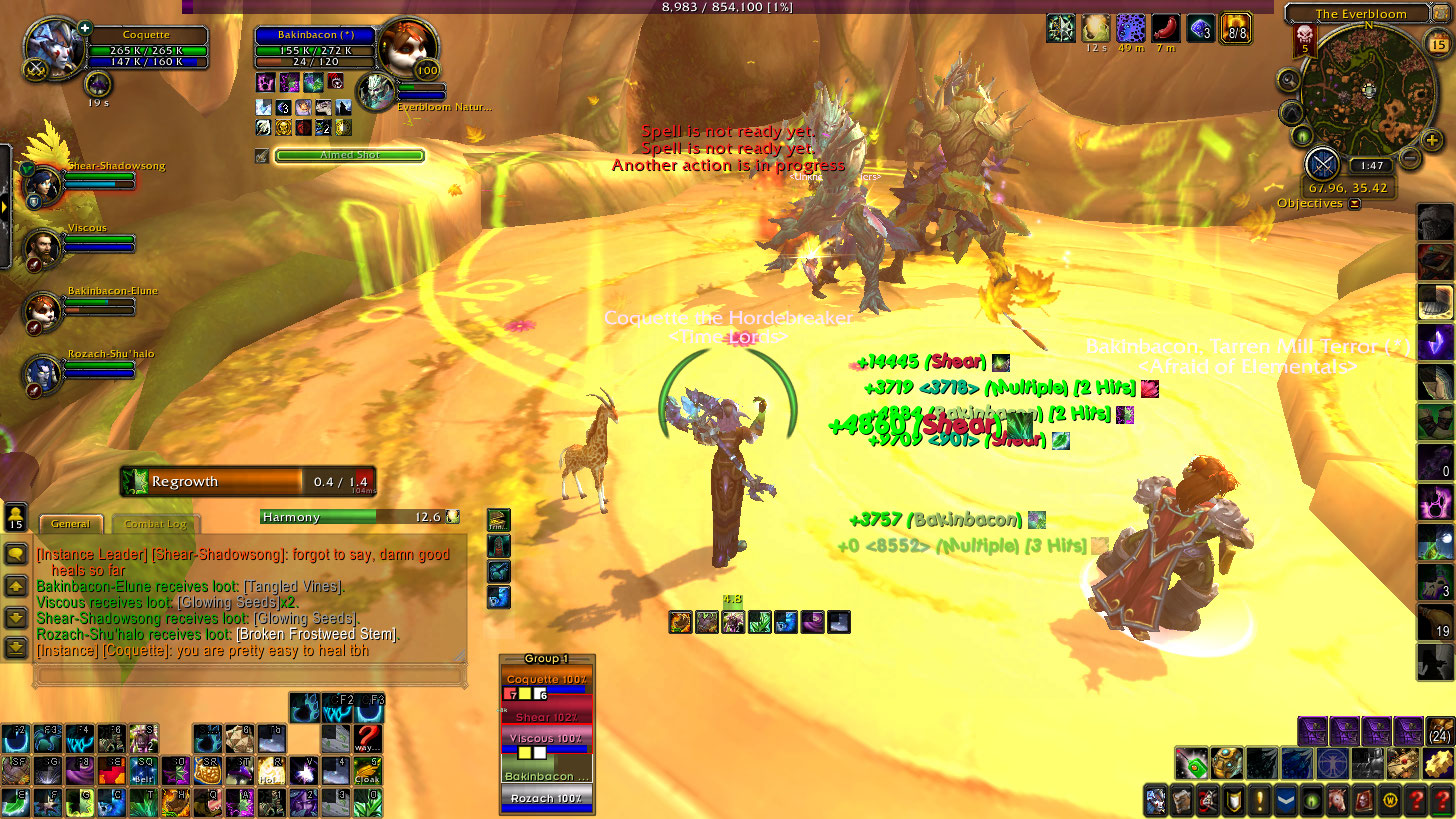The height and width of the screenshot is (819, 1456).
Task: Click the minimap tracking magnifier button
Action: [1289, 80]
